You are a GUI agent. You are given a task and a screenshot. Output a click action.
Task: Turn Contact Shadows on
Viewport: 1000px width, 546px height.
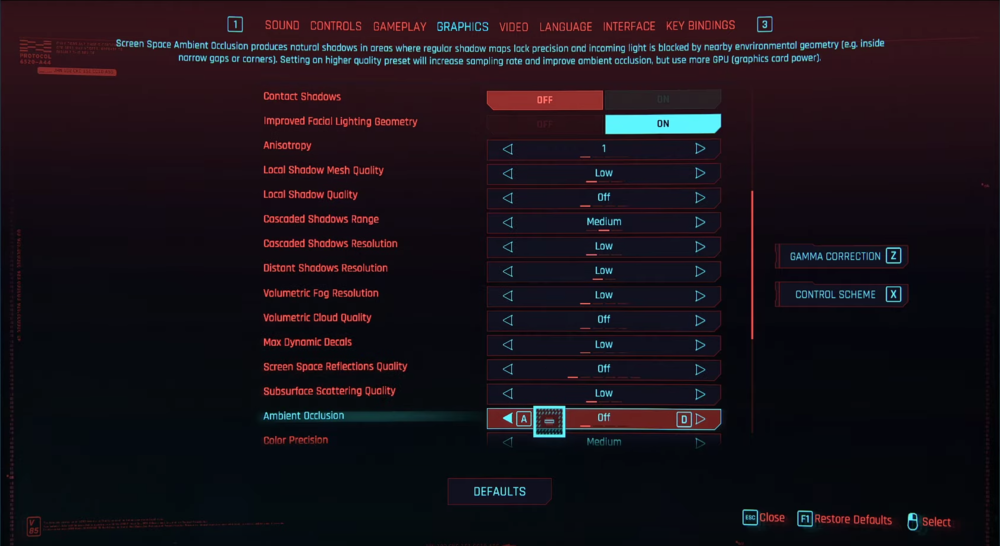662,100
